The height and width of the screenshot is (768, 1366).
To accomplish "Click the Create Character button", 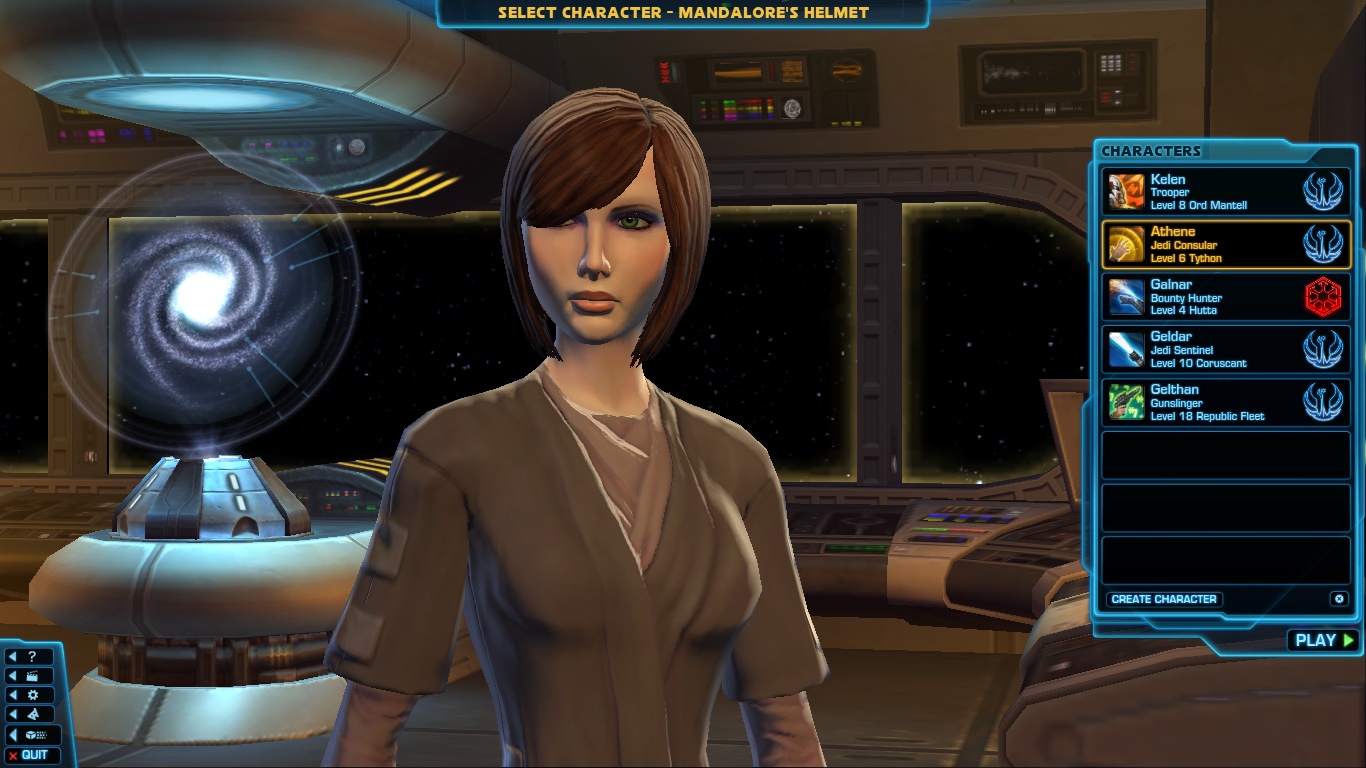I will (1164, 599).
